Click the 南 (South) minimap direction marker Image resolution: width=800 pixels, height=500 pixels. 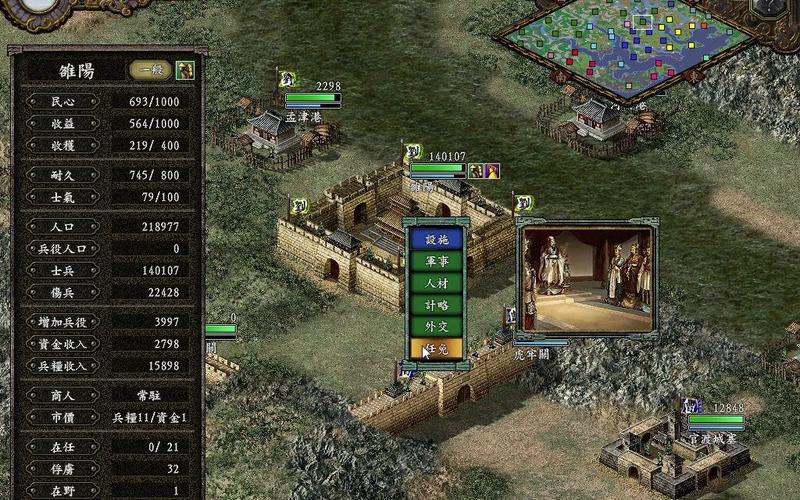[561, 75]
